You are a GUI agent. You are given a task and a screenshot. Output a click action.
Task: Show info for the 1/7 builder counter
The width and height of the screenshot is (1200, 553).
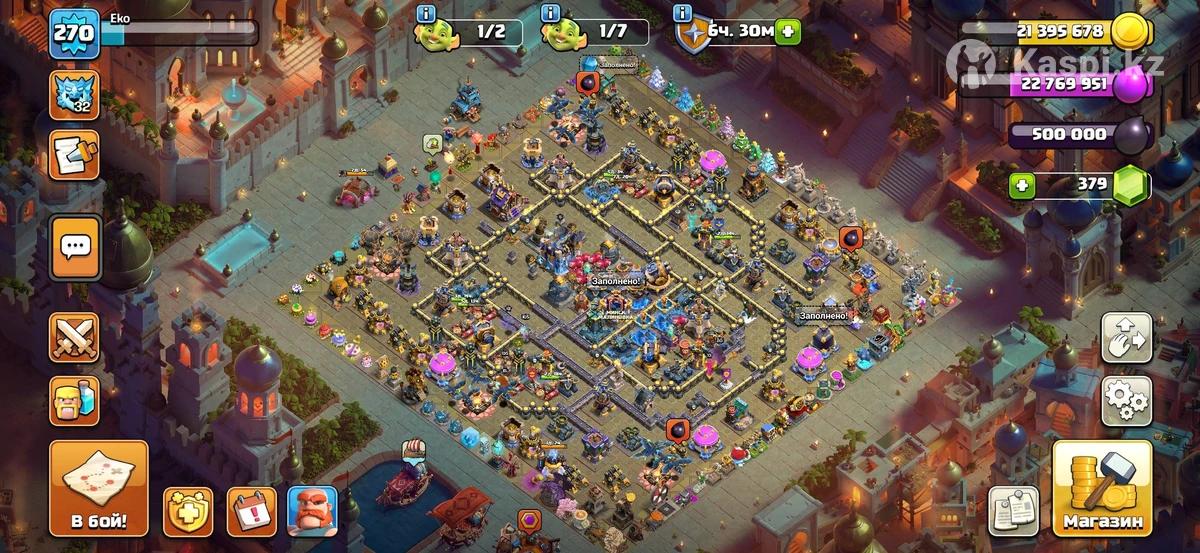click(x=549, y=13)
